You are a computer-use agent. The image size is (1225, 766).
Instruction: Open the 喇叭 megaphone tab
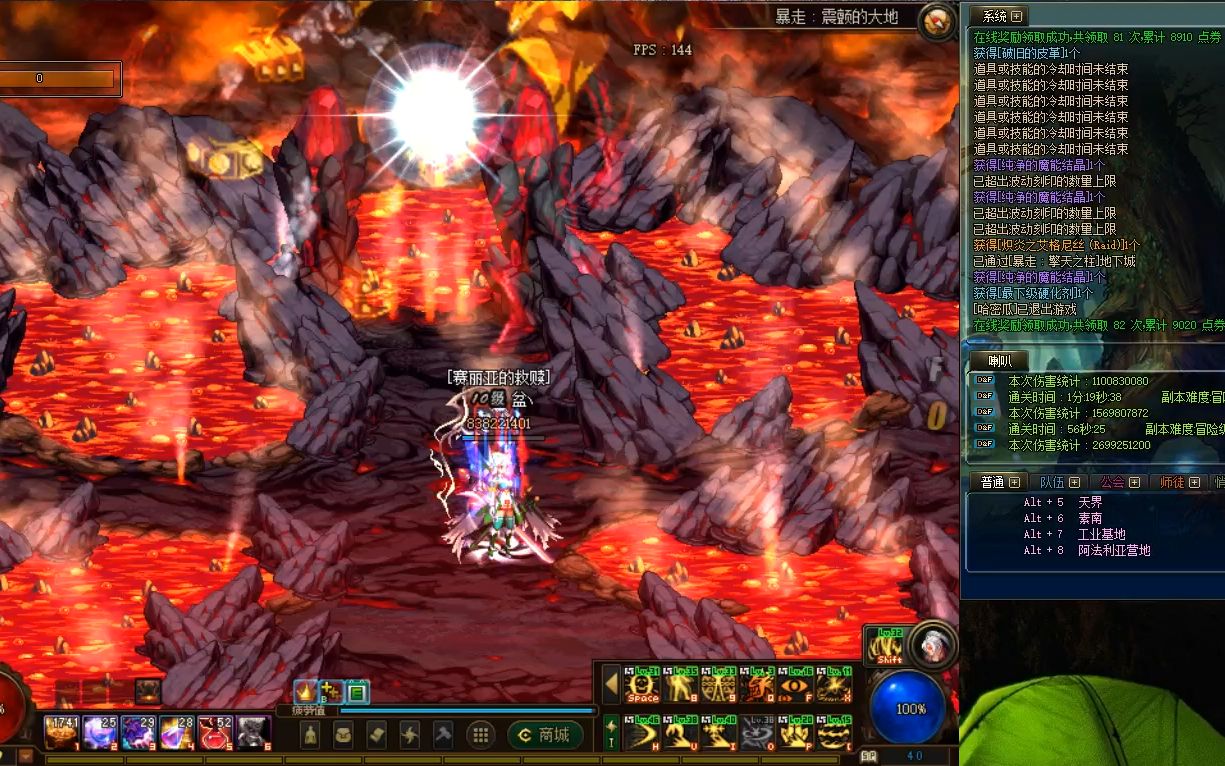click(x=1000, y=360)
